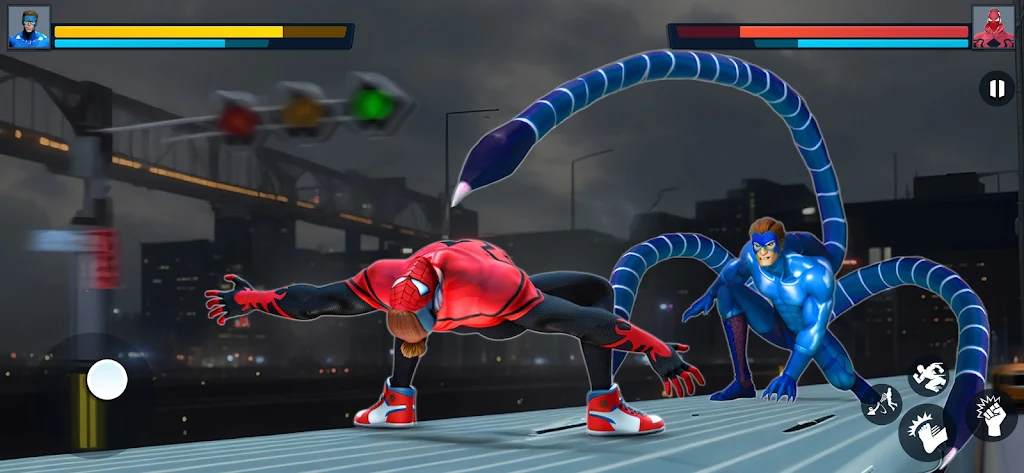Tap the white virtual joystick knob
The image size is (1024, 473).
click(107, 380)
